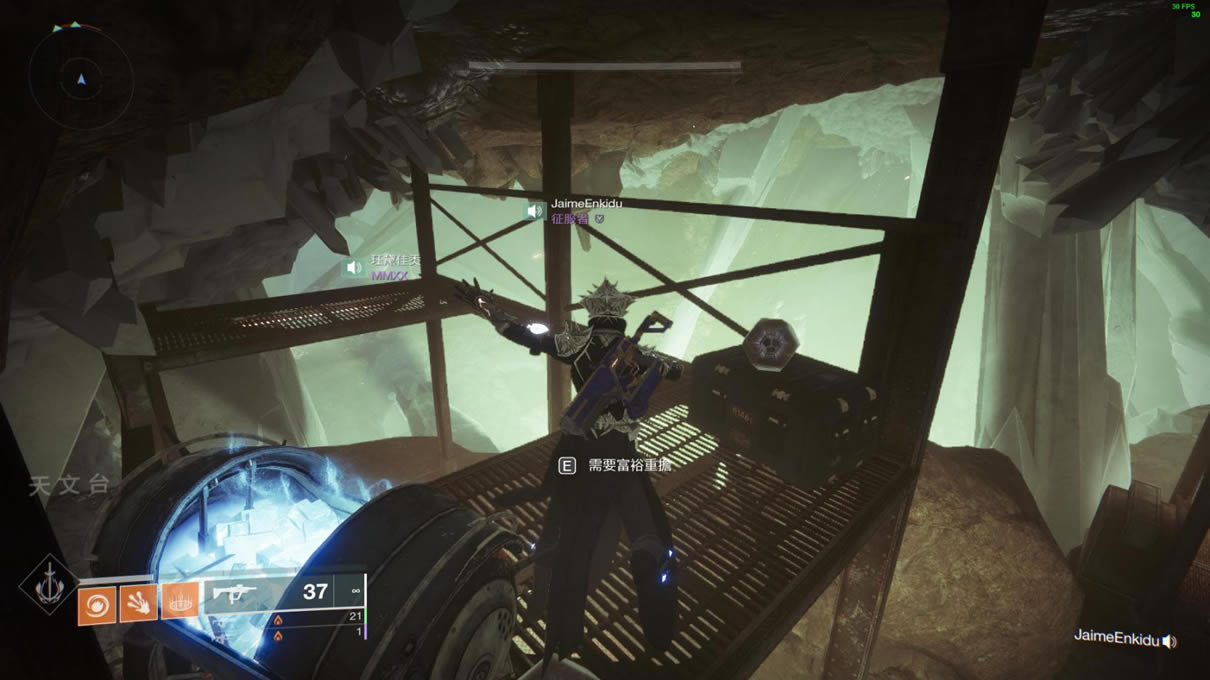Trigger the rift class ability icon
The image size is (1210, 680).
pyautogui.click(x=180, y=602)
